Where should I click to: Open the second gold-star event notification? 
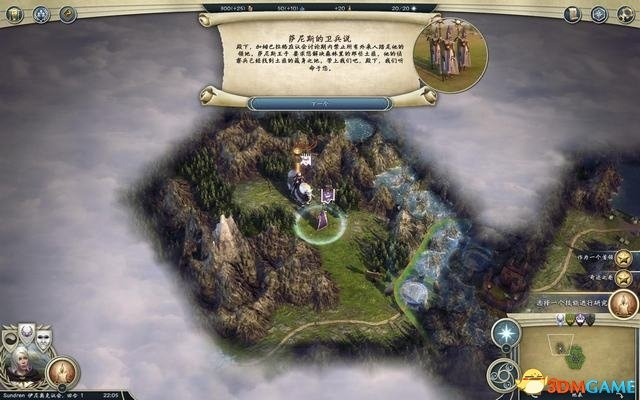click(624, 279)
